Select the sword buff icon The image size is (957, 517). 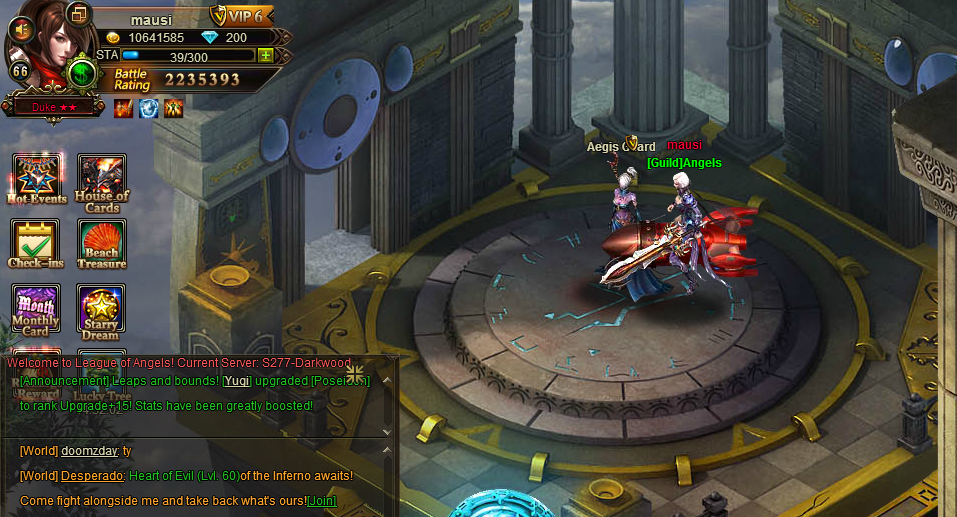pyautogui.click(x=124, y=107)
